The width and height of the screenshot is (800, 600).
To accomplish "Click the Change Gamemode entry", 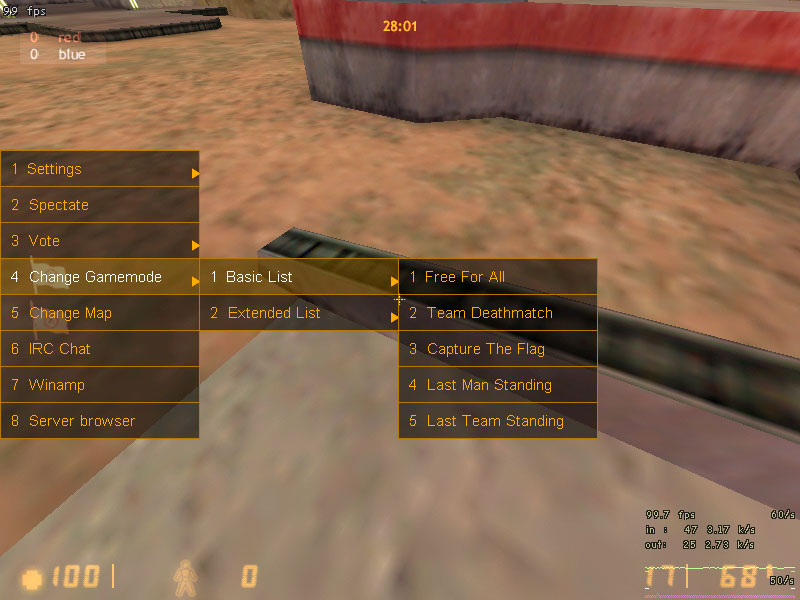I will pos(99,277).
